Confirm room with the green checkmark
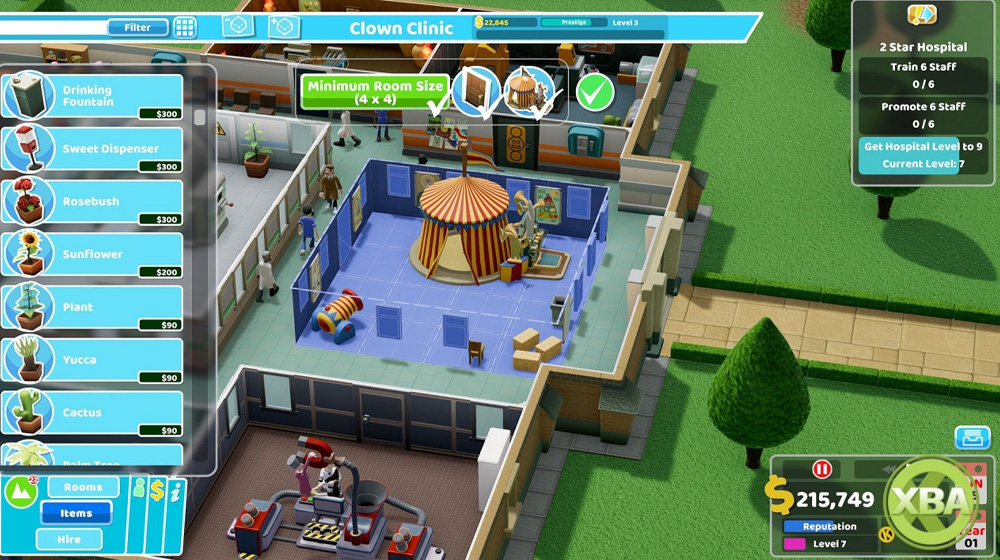Image resolution: width=1000 pixels, height=560 pixels. [x=594, y=92]
